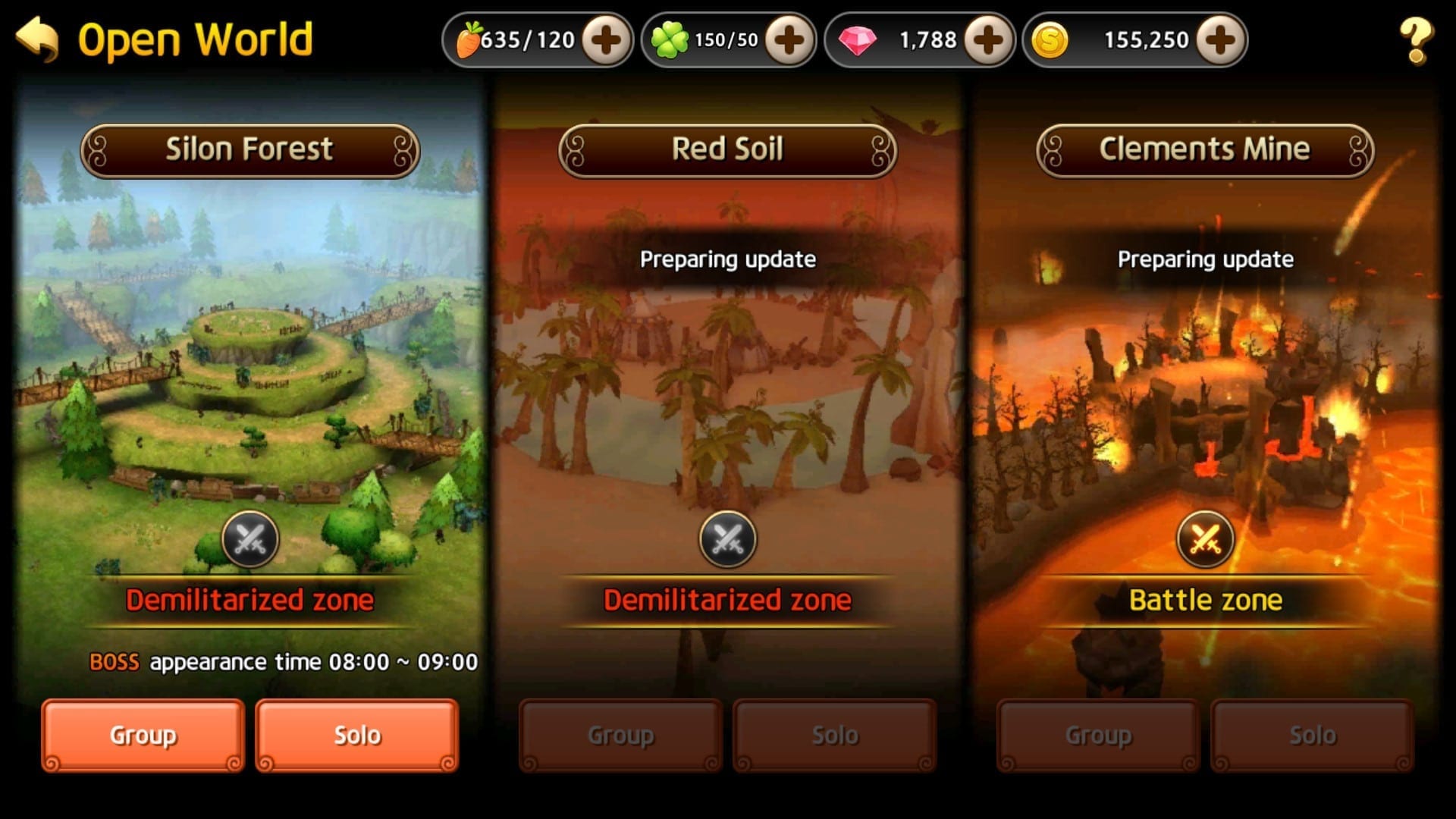
Task: Select the Silon Forest zone title
Action: pos(249,150)
